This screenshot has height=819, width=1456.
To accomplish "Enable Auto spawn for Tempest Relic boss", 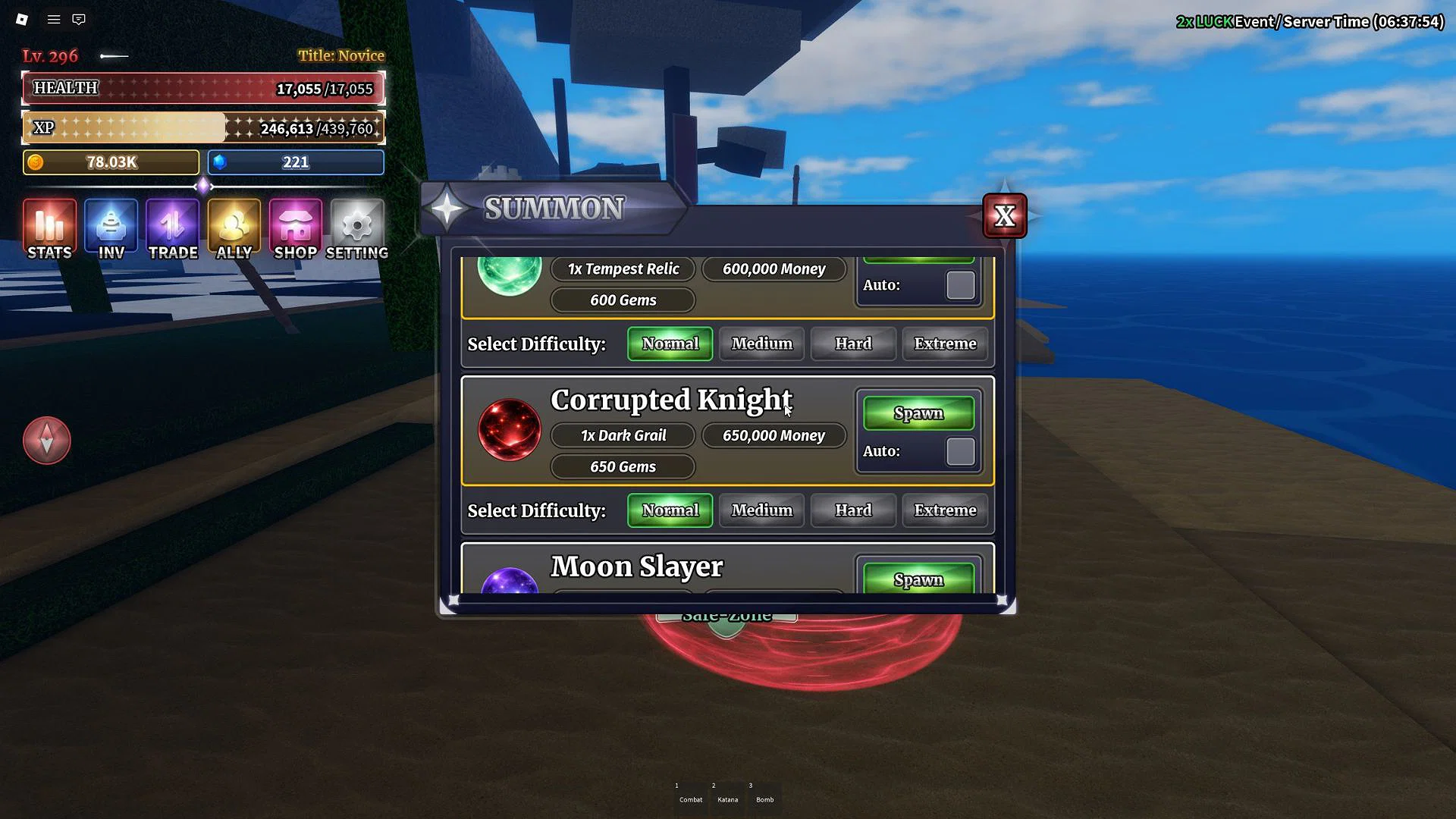I will pyautogui.click(x=959, y=285).
